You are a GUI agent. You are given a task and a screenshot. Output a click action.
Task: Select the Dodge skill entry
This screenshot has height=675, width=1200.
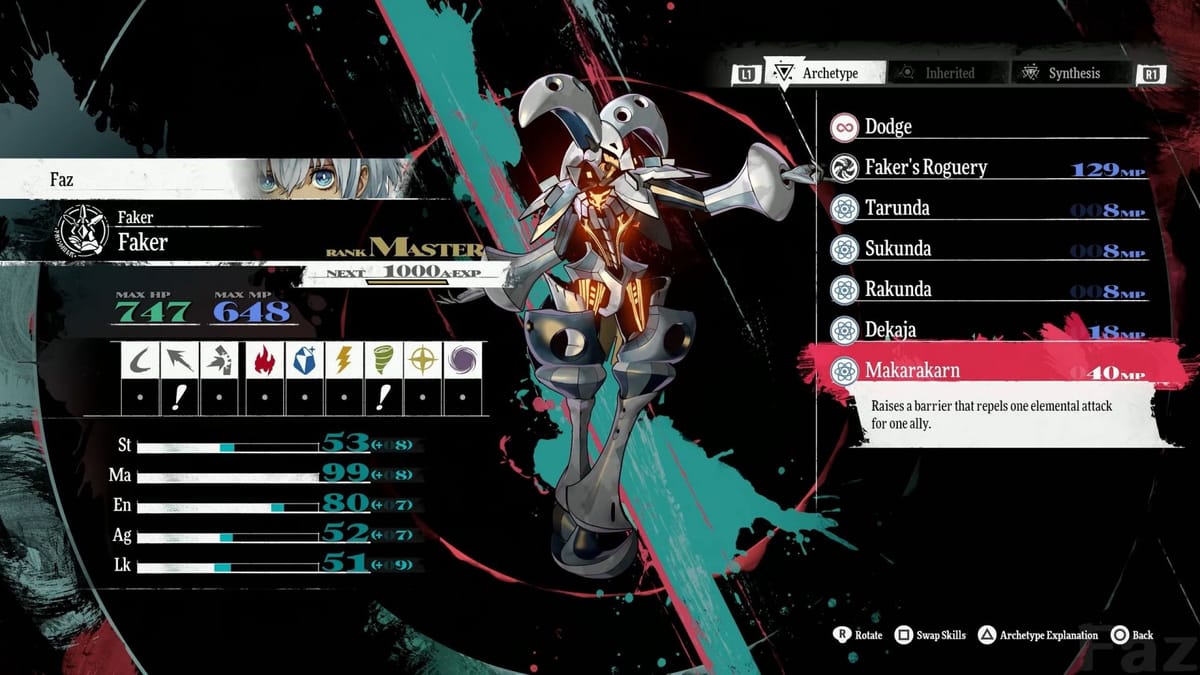point(985,127)
